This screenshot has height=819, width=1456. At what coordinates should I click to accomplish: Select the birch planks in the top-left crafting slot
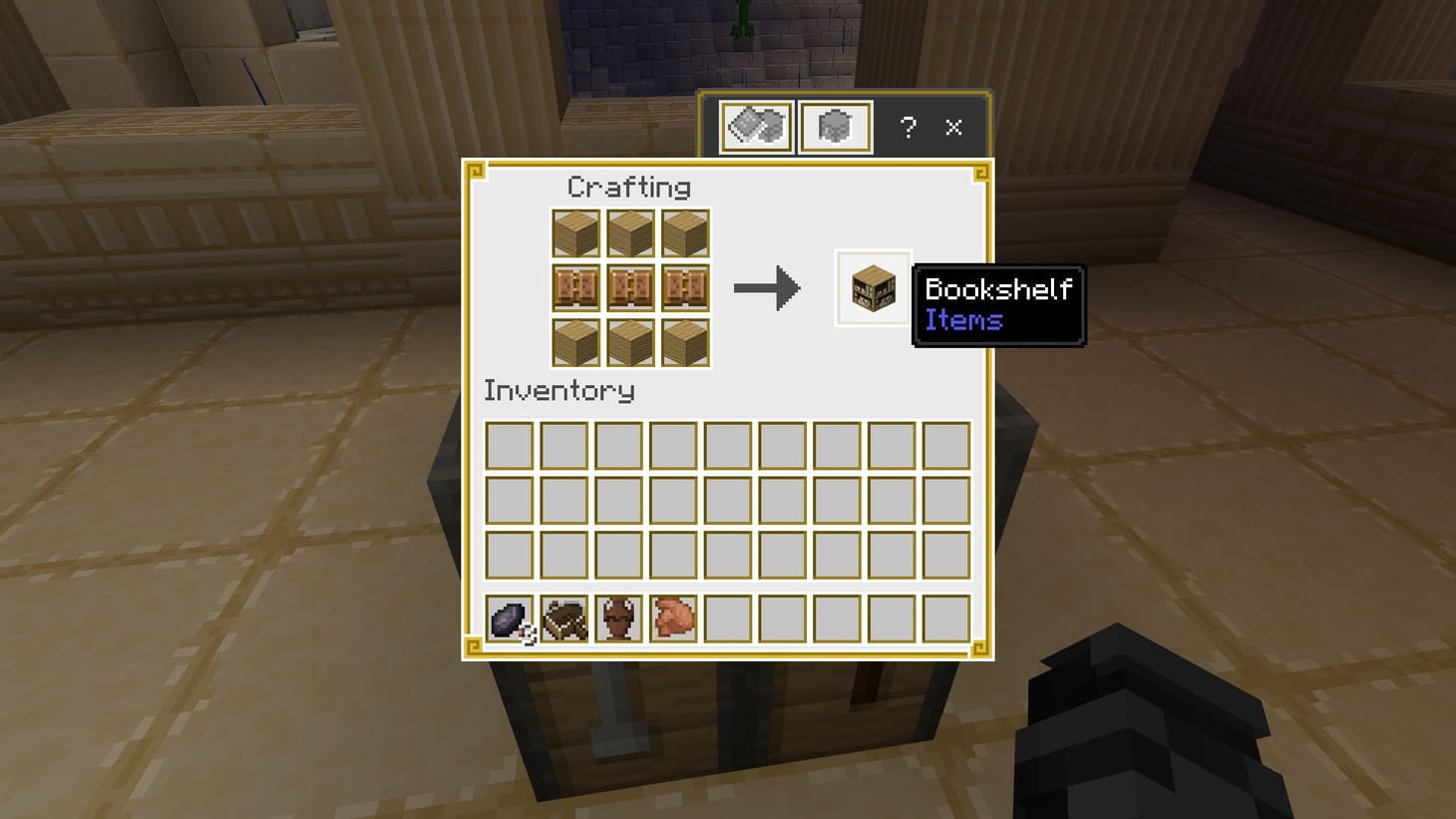coord(576,232)
